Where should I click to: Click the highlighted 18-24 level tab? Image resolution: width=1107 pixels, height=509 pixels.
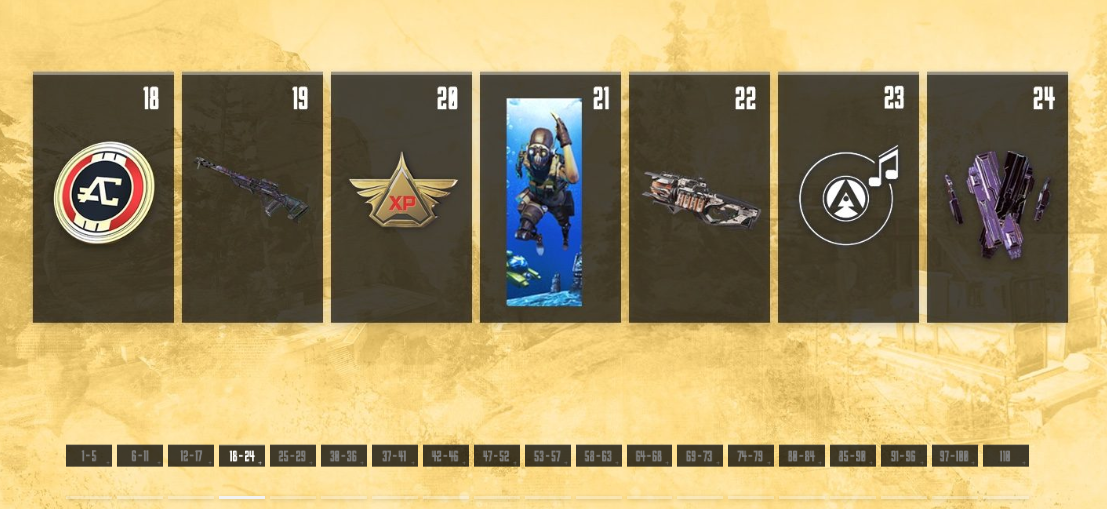pos(242,456)
